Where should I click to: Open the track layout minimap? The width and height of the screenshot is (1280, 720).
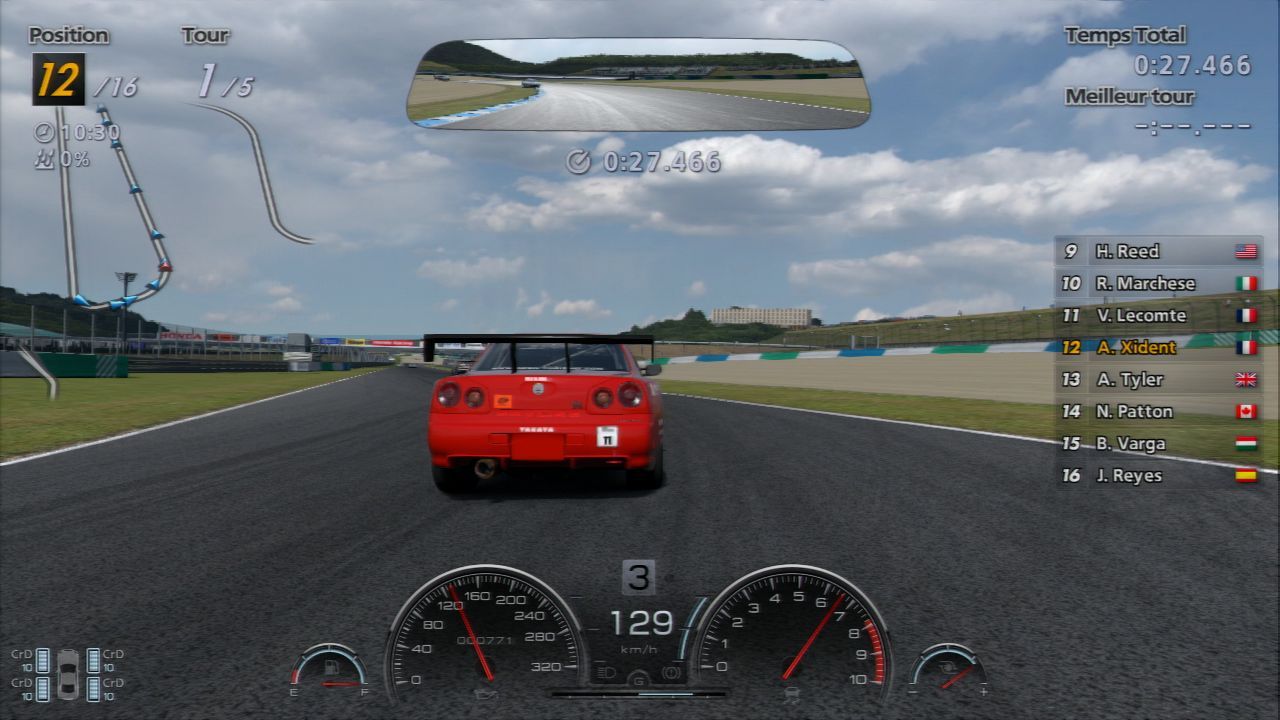click(x=180, y=200)
